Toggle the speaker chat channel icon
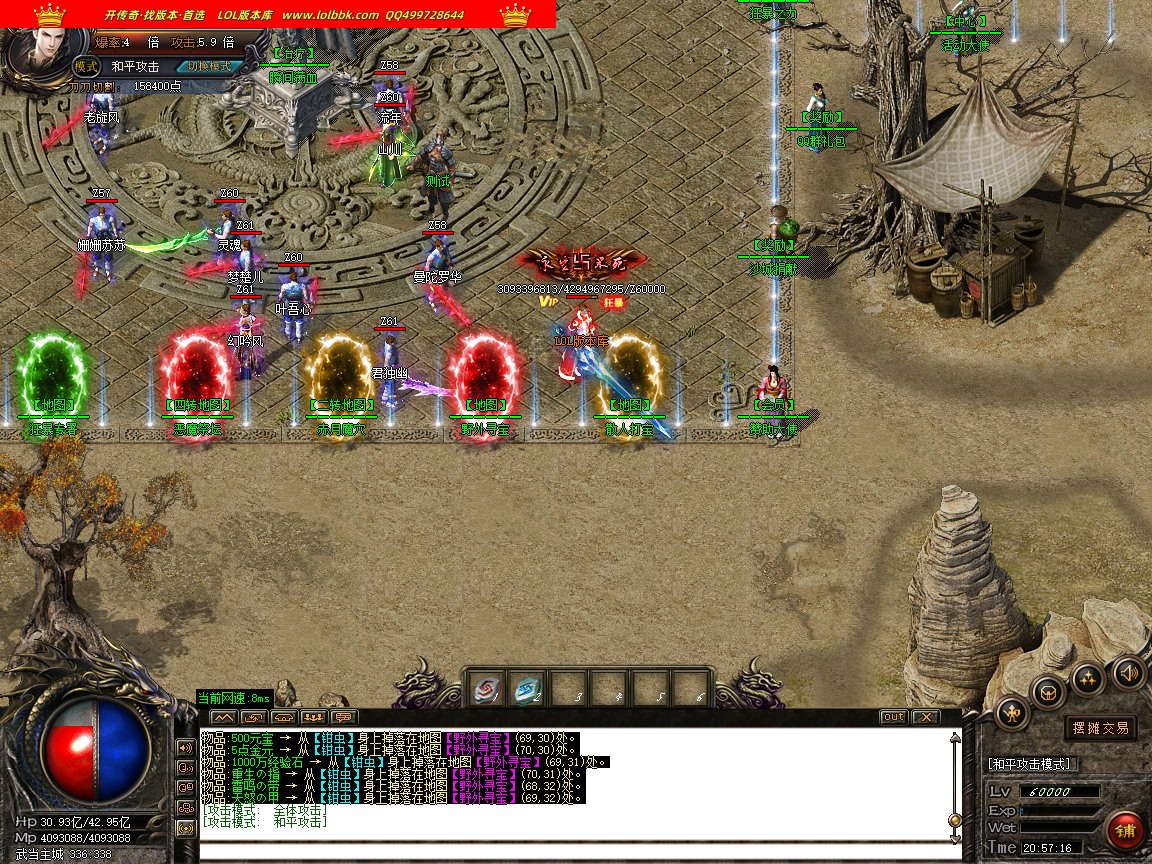 (x=185, y=747)
